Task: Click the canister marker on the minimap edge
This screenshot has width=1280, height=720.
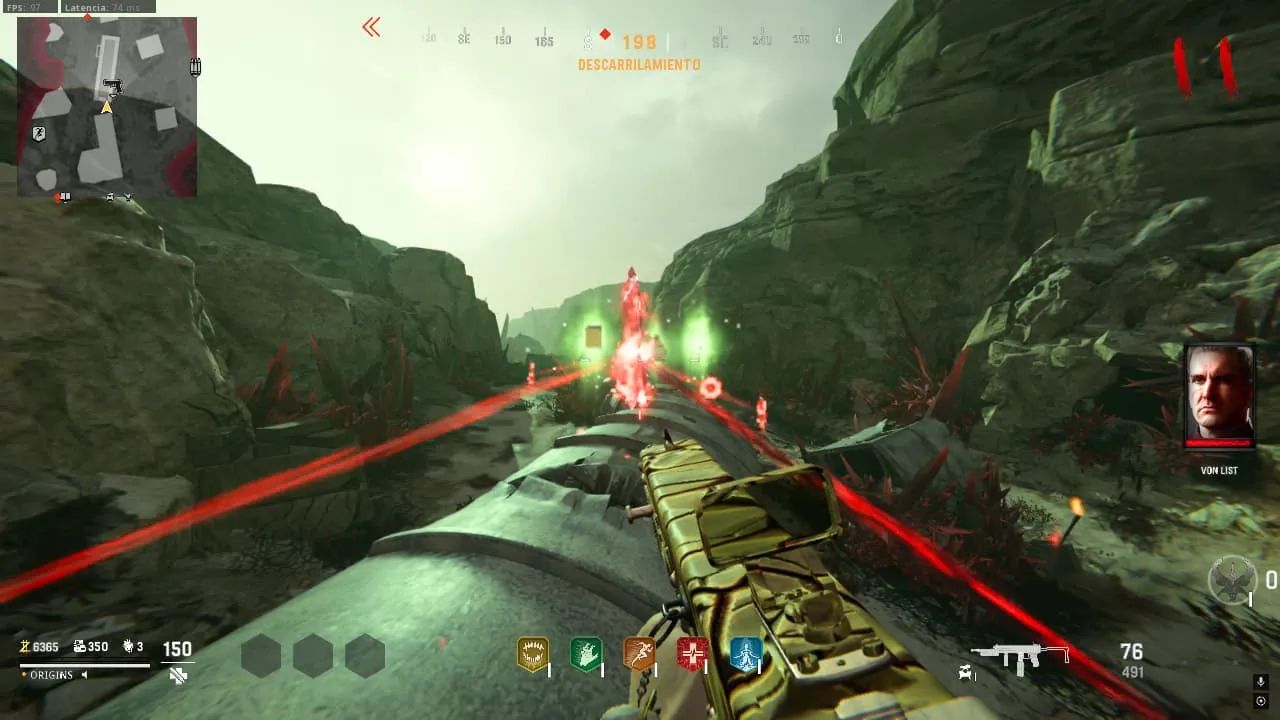Action: [196, 67]
